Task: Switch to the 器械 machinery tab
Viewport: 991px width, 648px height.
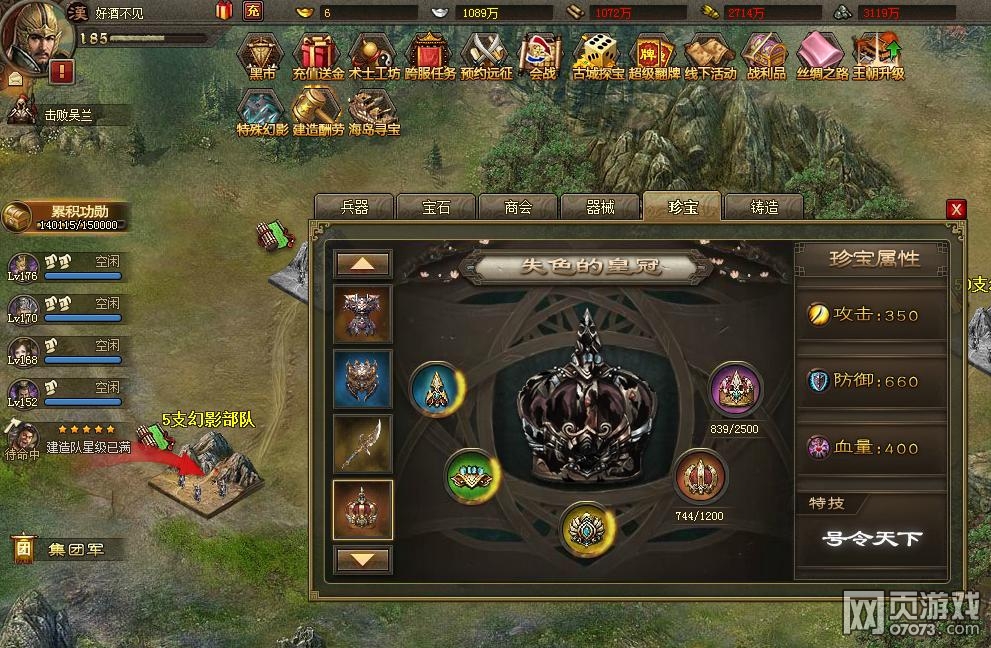Action: pyautogui.click(x=600, y=207)
